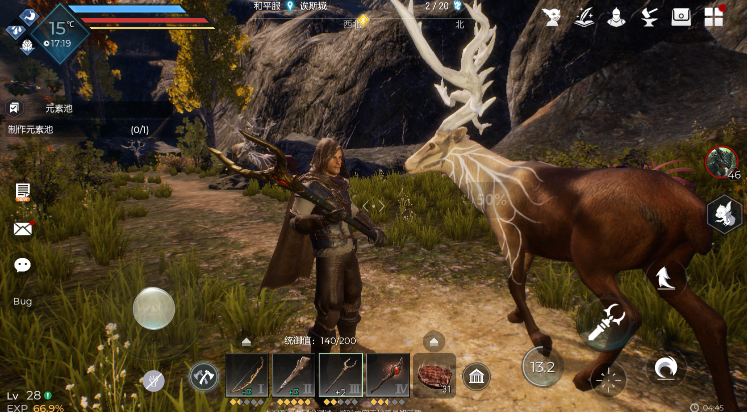Select the red-tipped staff in slot IV
The height and width of the screenshot is (412, 748).
(x=387, y=375)
